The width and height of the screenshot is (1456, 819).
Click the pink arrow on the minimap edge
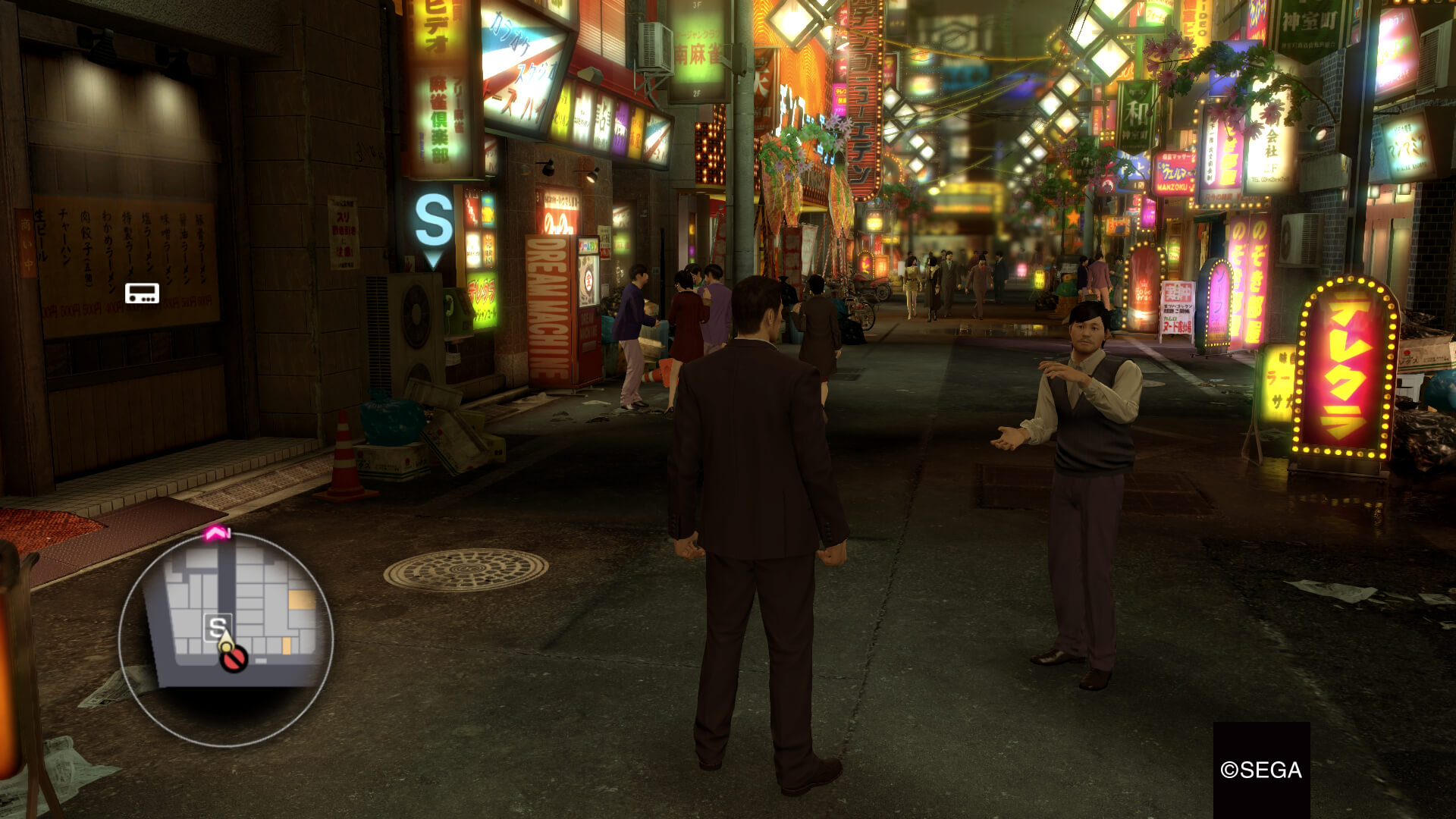click(217, 534)
